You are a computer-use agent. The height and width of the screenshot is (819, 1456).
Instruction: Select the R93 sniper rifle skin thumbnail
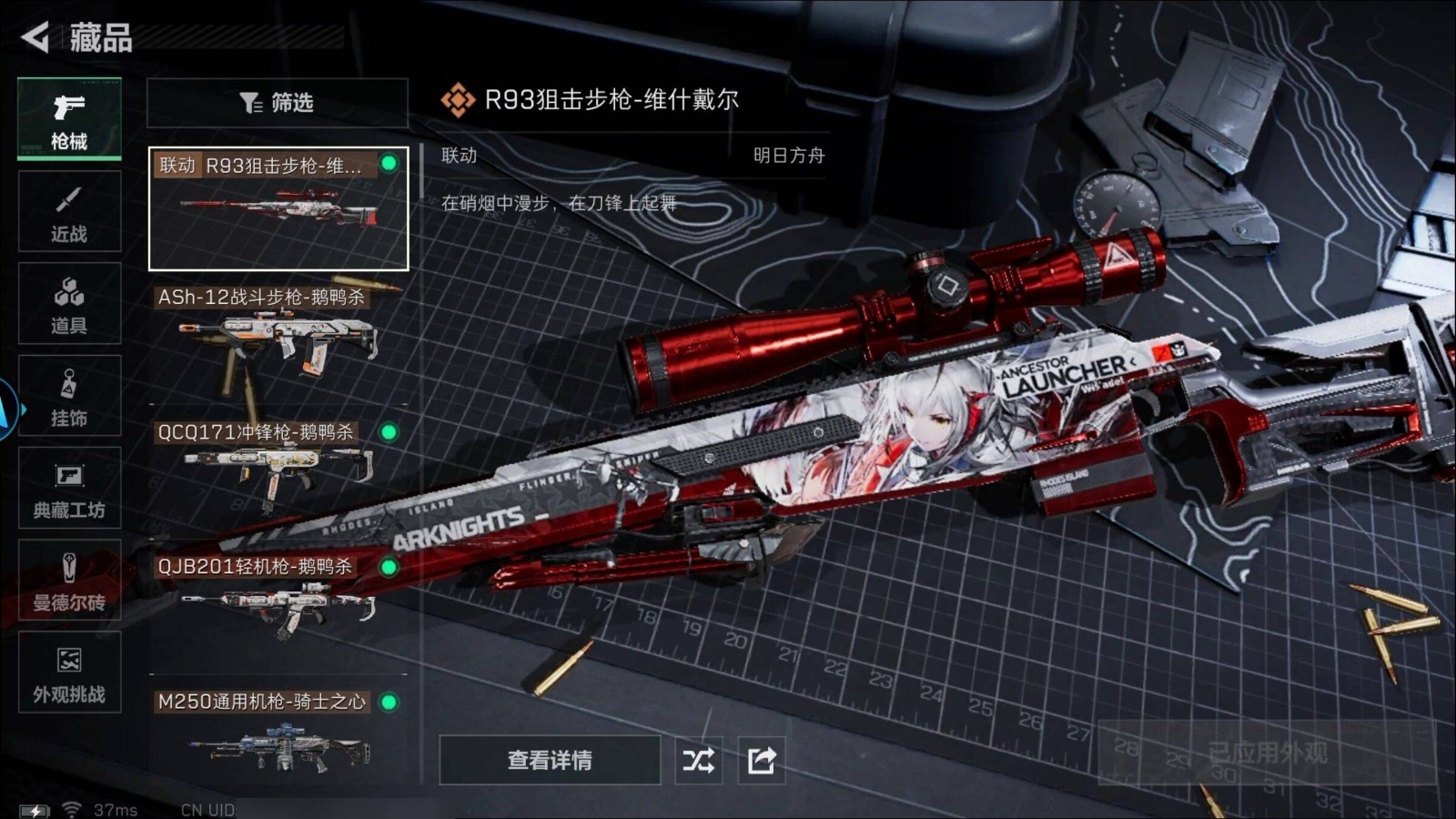278,209
